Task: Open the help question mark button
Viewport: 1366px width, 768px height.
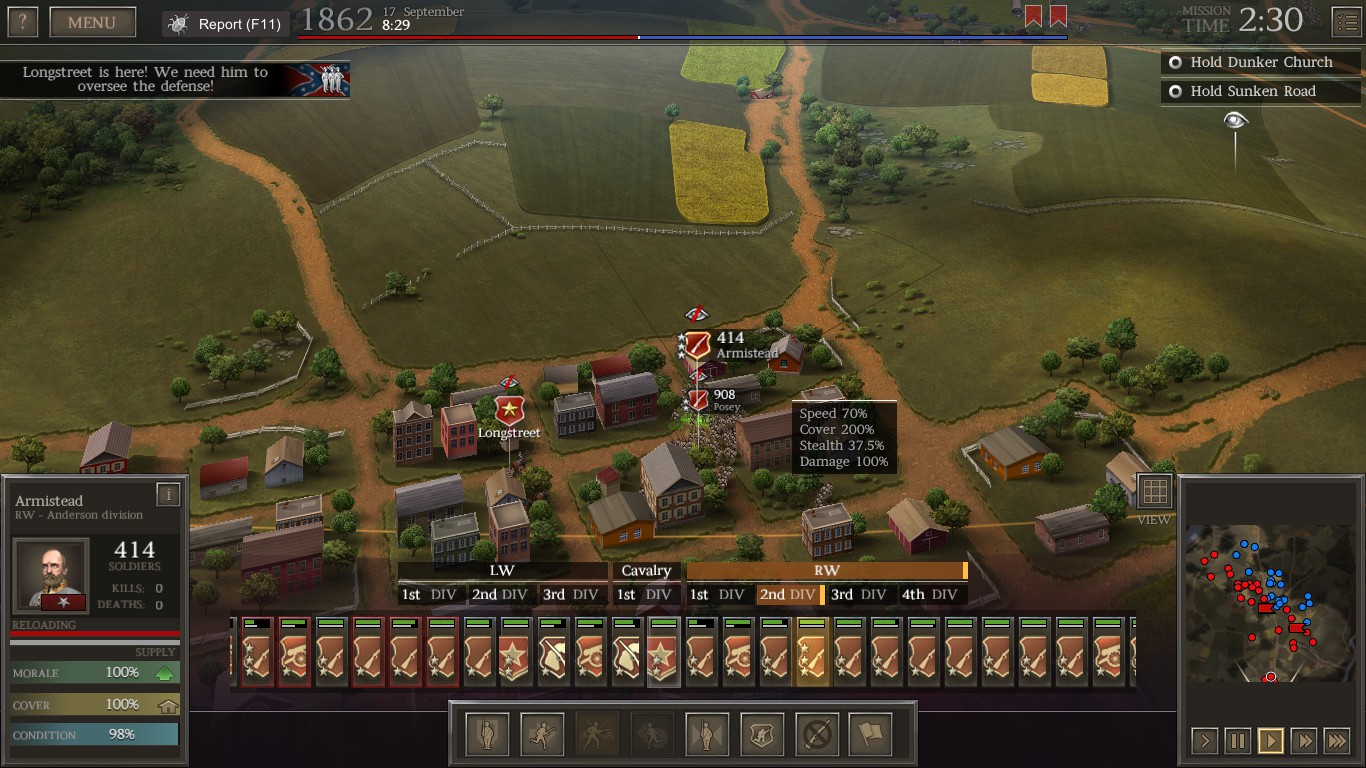Action: (22, 22)
